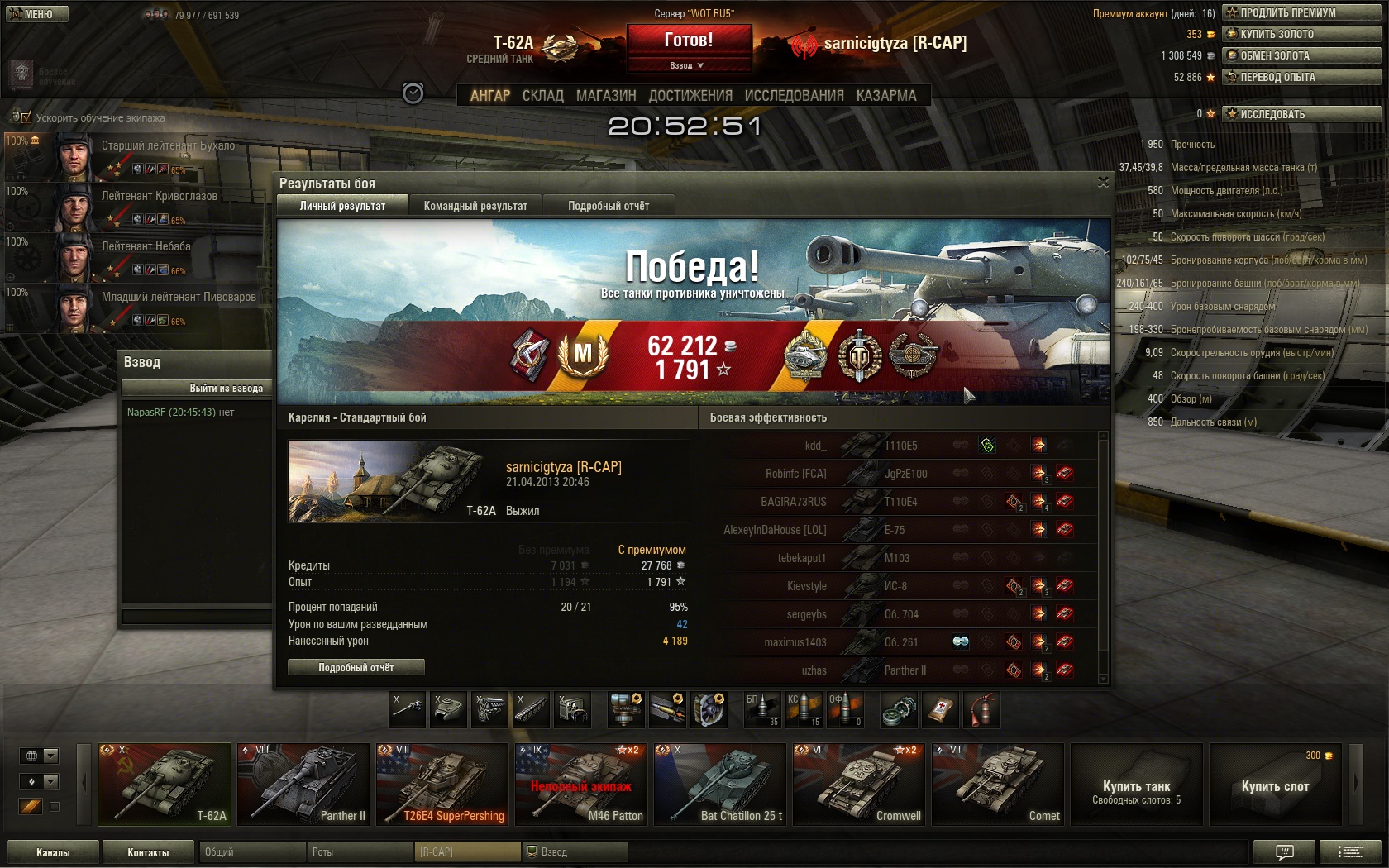Click the ПРОДЛИТЬ ПРЕМИУМ button

pos(1301,12)
